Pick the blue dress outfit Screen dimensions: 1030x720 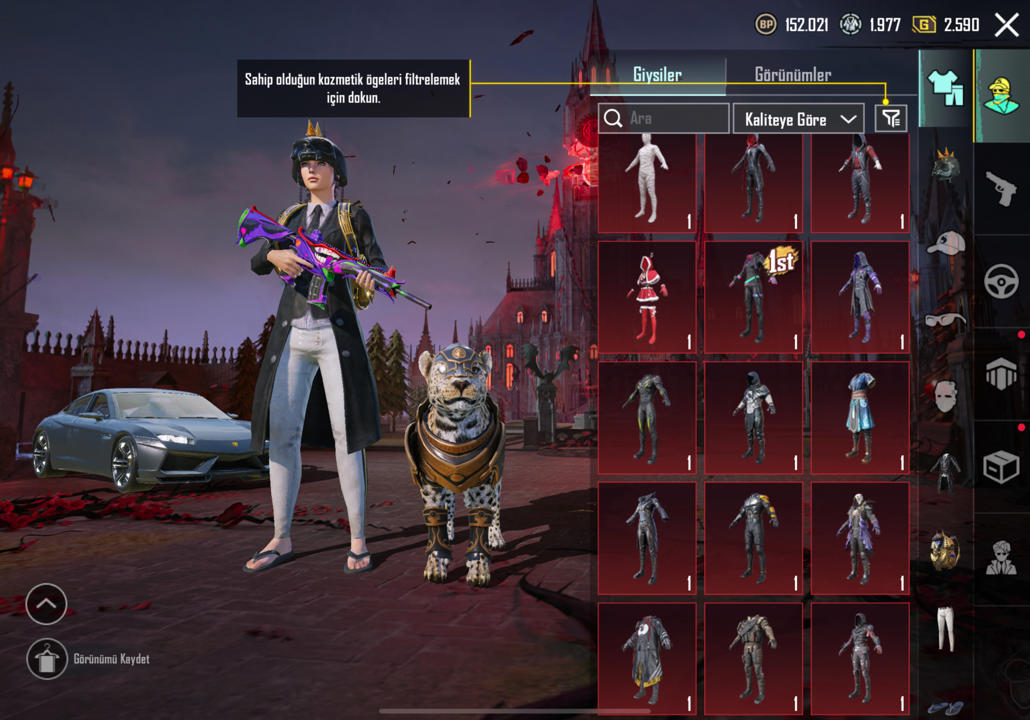tap(860, 416)
